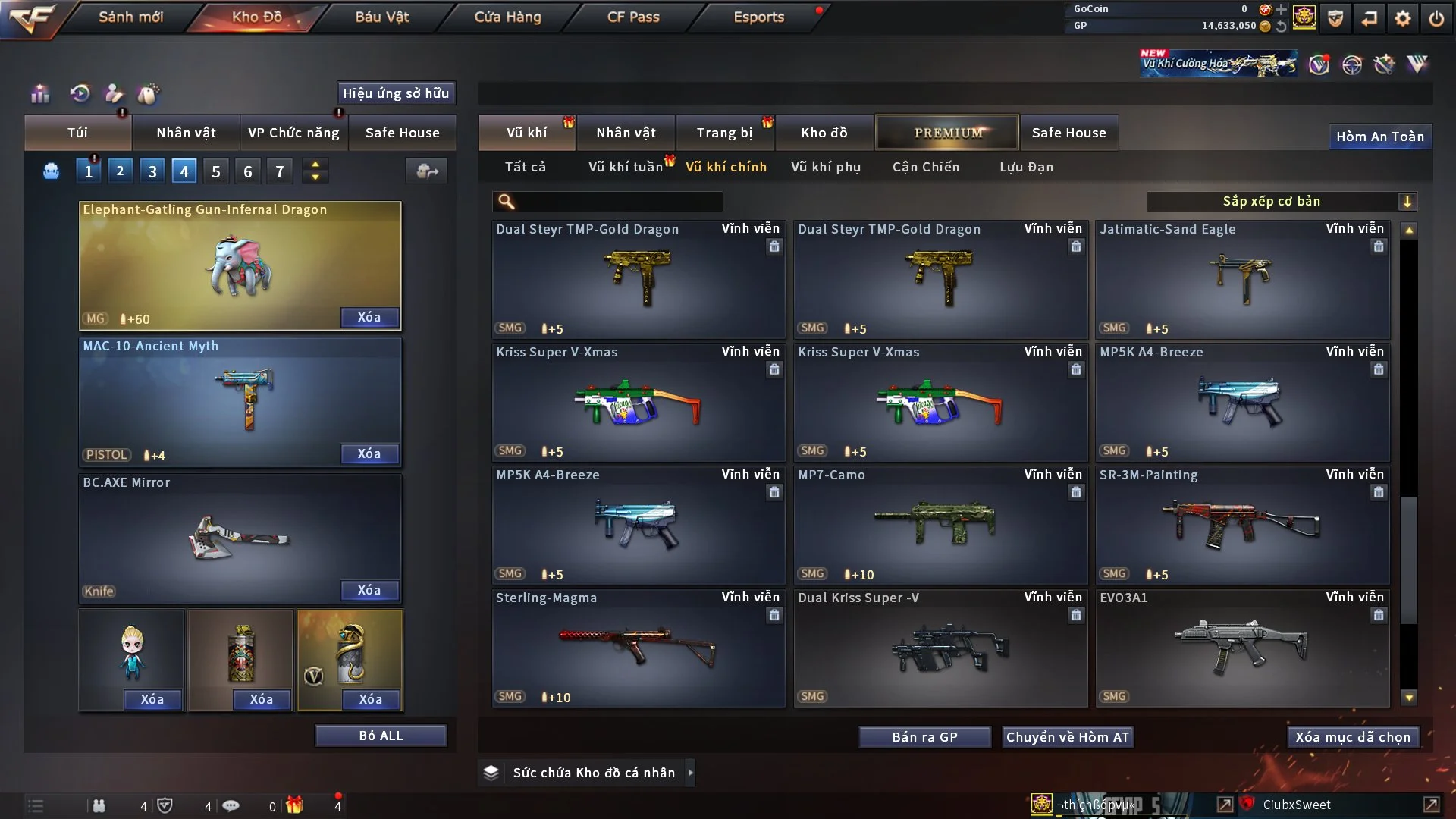This screenshot has height=819, width=1456.
Task: Remove BC.AXE Mirror knife with Xóa
Action: [369, 590]
